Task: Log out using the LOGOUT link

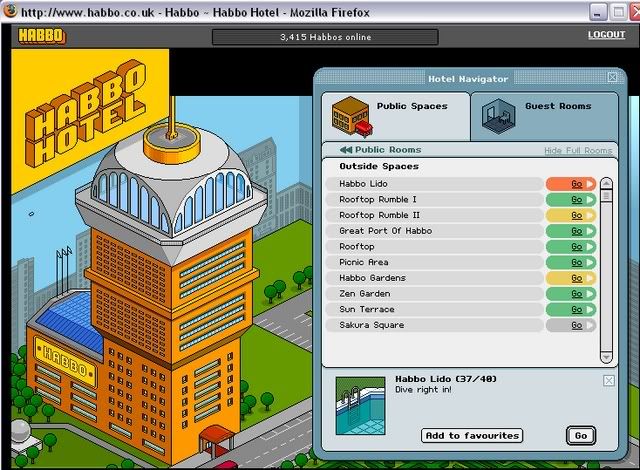Action: pyautogui.click(x=606, y=35)
